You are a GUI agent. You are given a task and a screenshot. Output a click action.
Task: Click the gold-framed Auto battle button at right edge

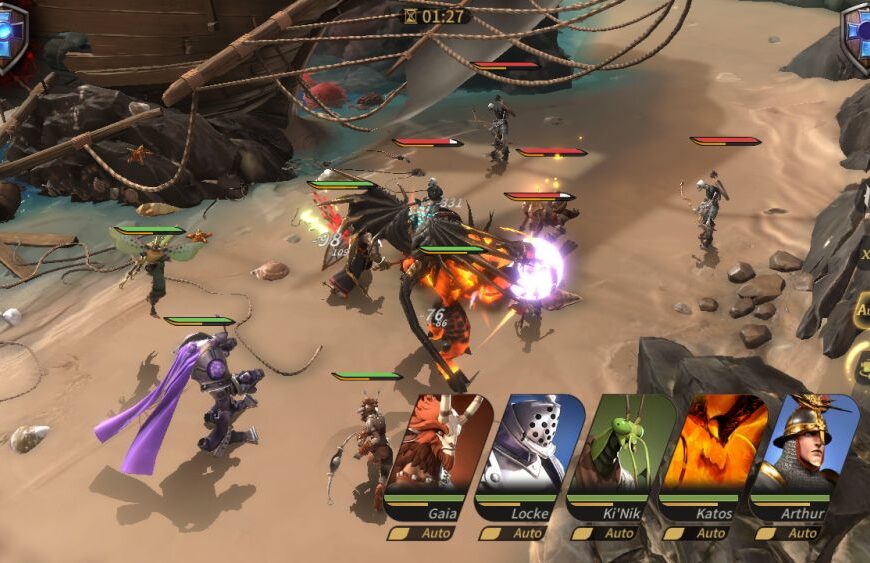862,310
